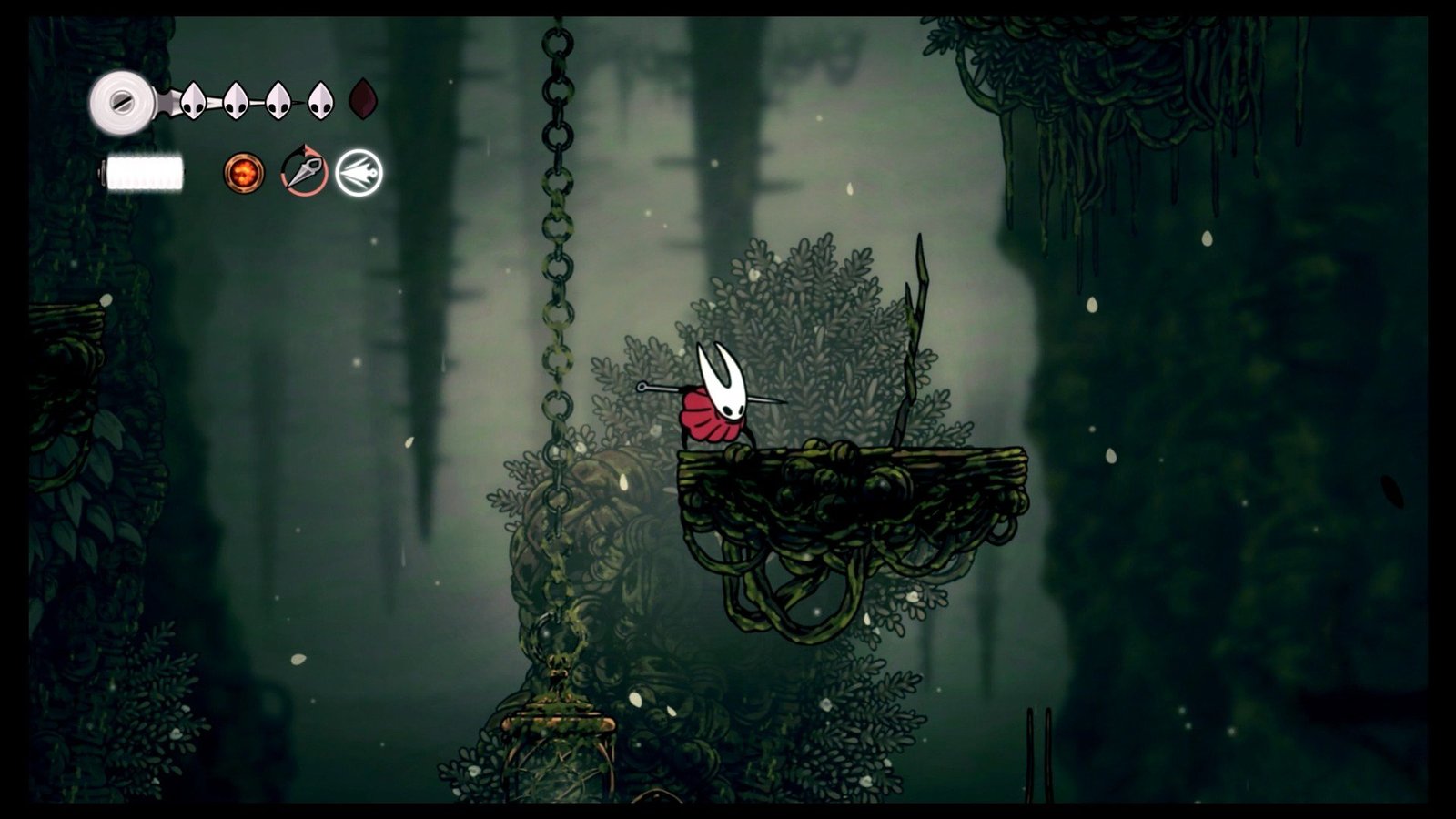
Task: Use the white Silkspear skill icon
Action: pyautogui.click(x=359, y=173)
